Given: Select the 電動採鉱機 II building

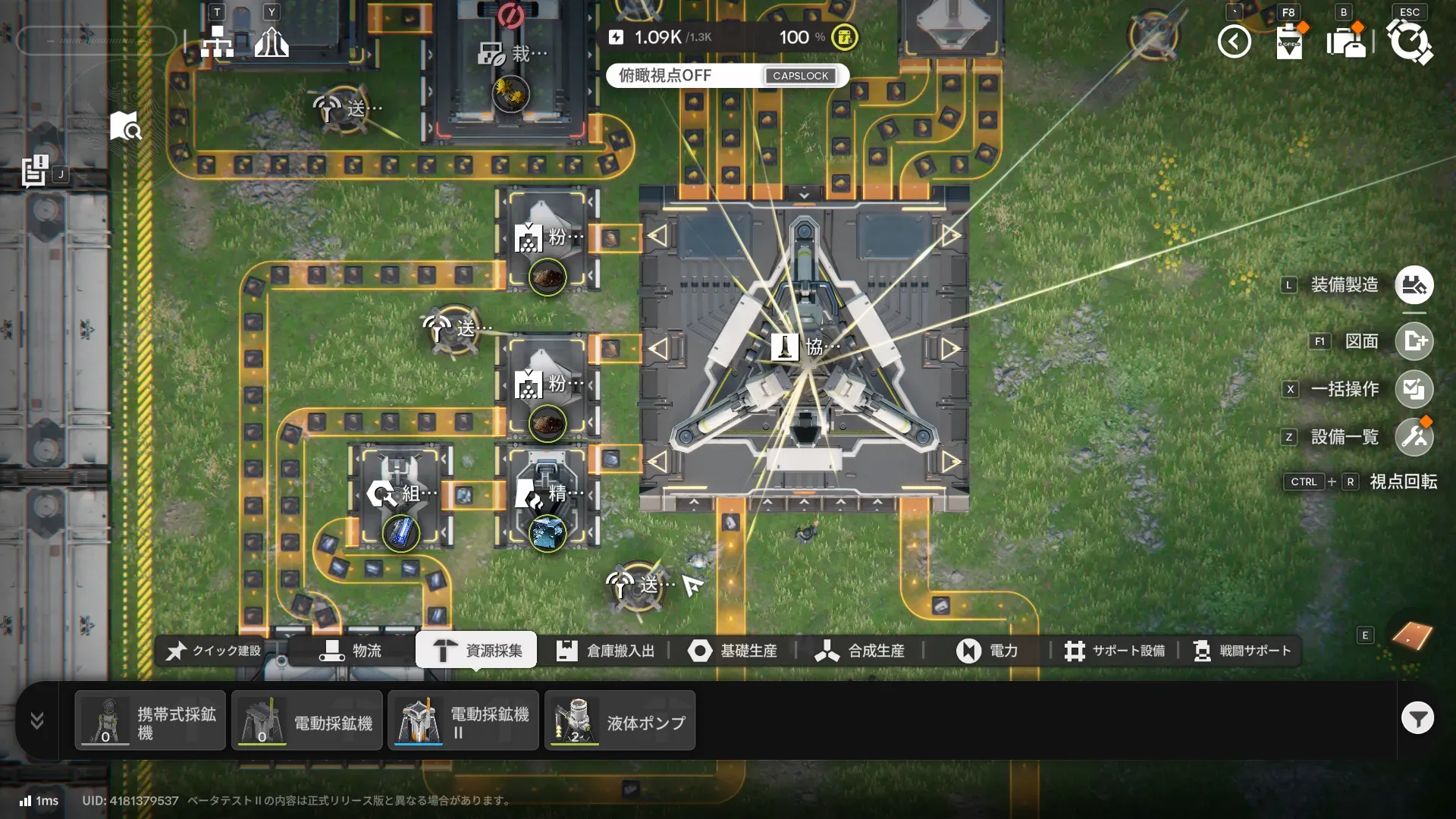Looking at the screenshot, I should [463, 721].
